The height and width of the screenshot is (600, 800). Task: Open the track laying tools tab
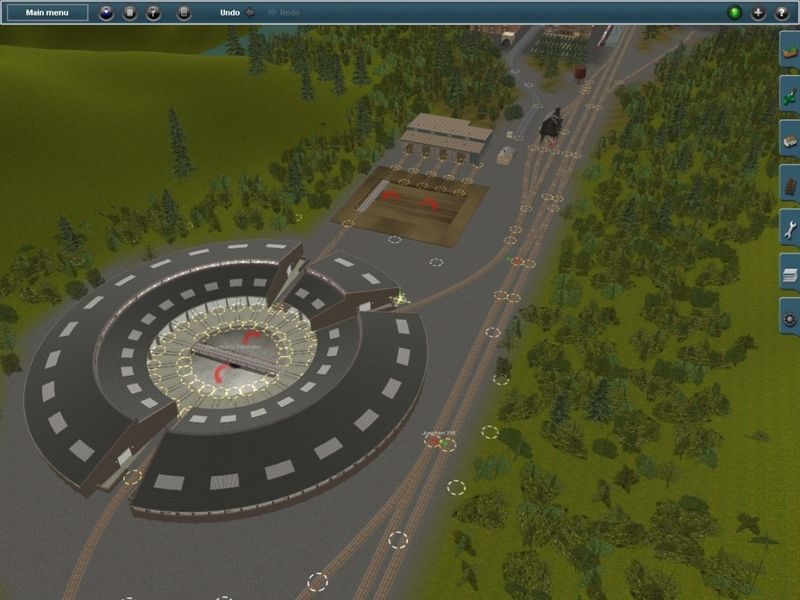789,184
